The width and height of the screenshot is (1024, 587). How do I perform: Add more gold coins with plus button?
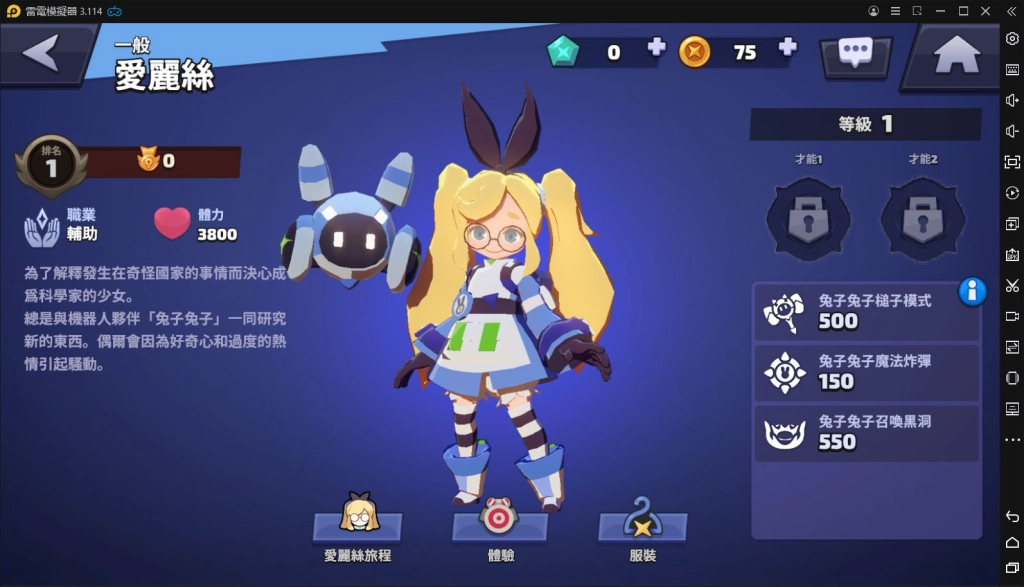[788, 47]
